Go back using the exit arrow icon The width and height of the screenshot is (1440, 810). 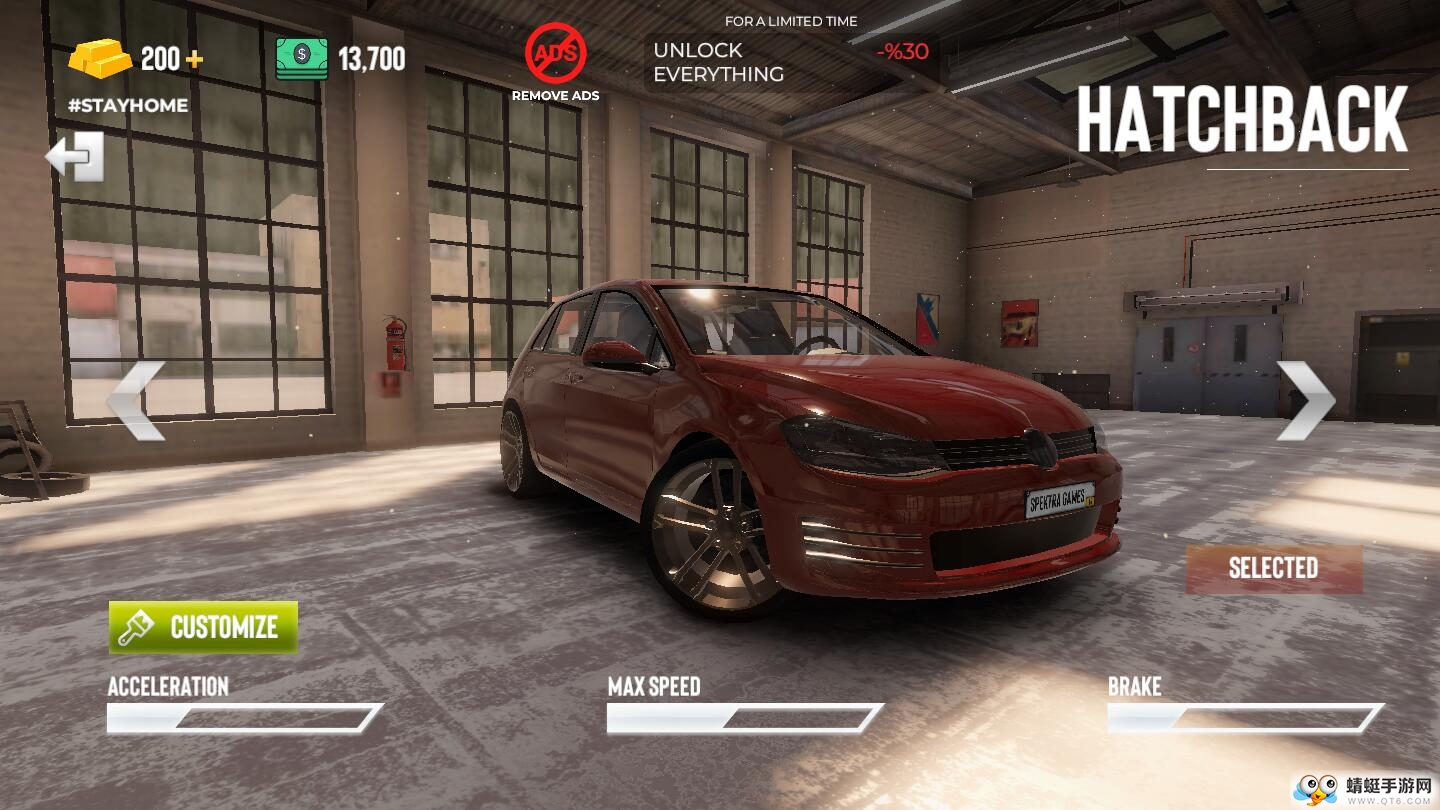tap(76, 157)
